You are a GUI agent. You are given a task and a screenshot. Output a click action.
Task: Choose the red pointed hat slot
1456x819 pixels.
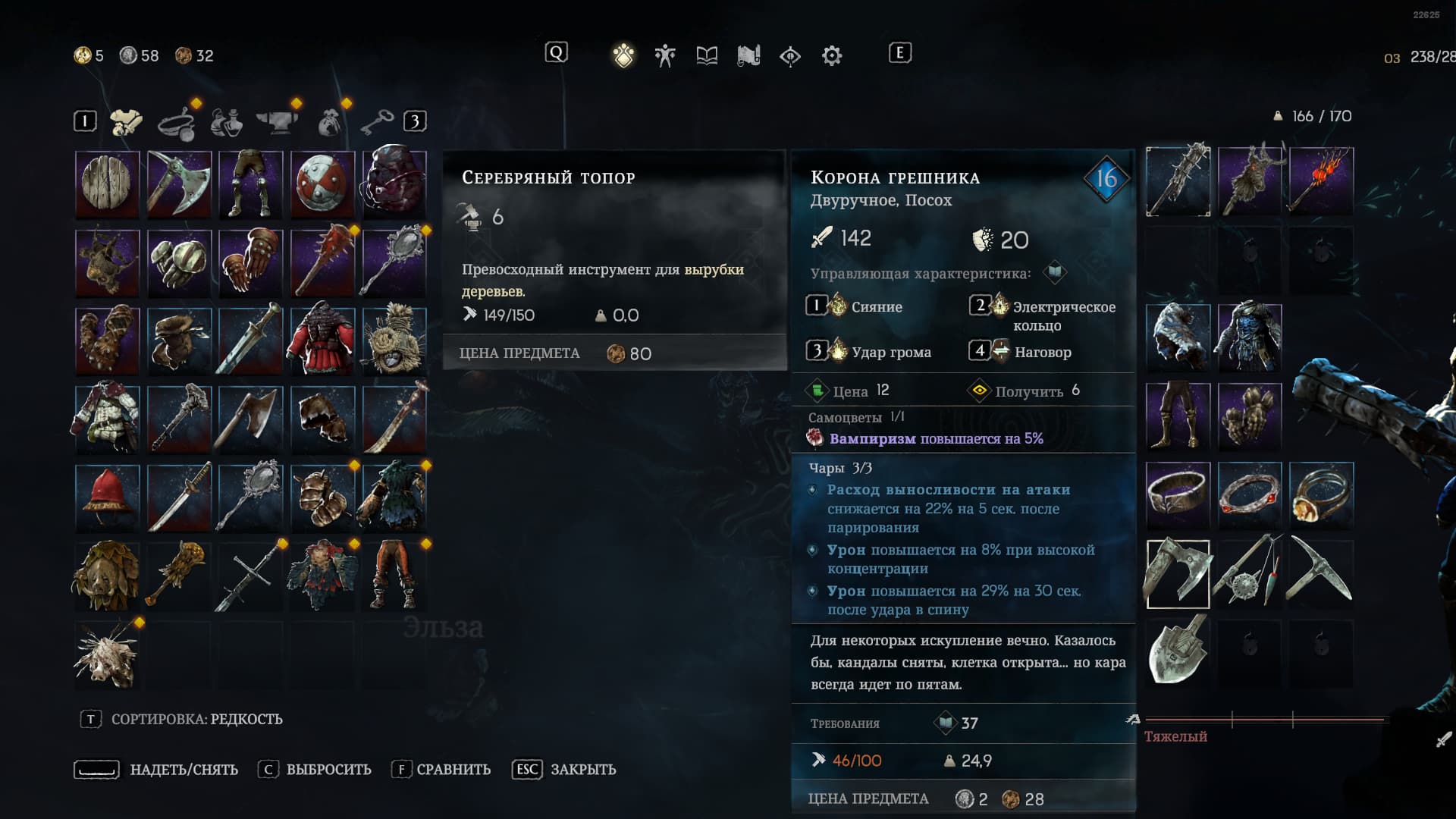107,497
